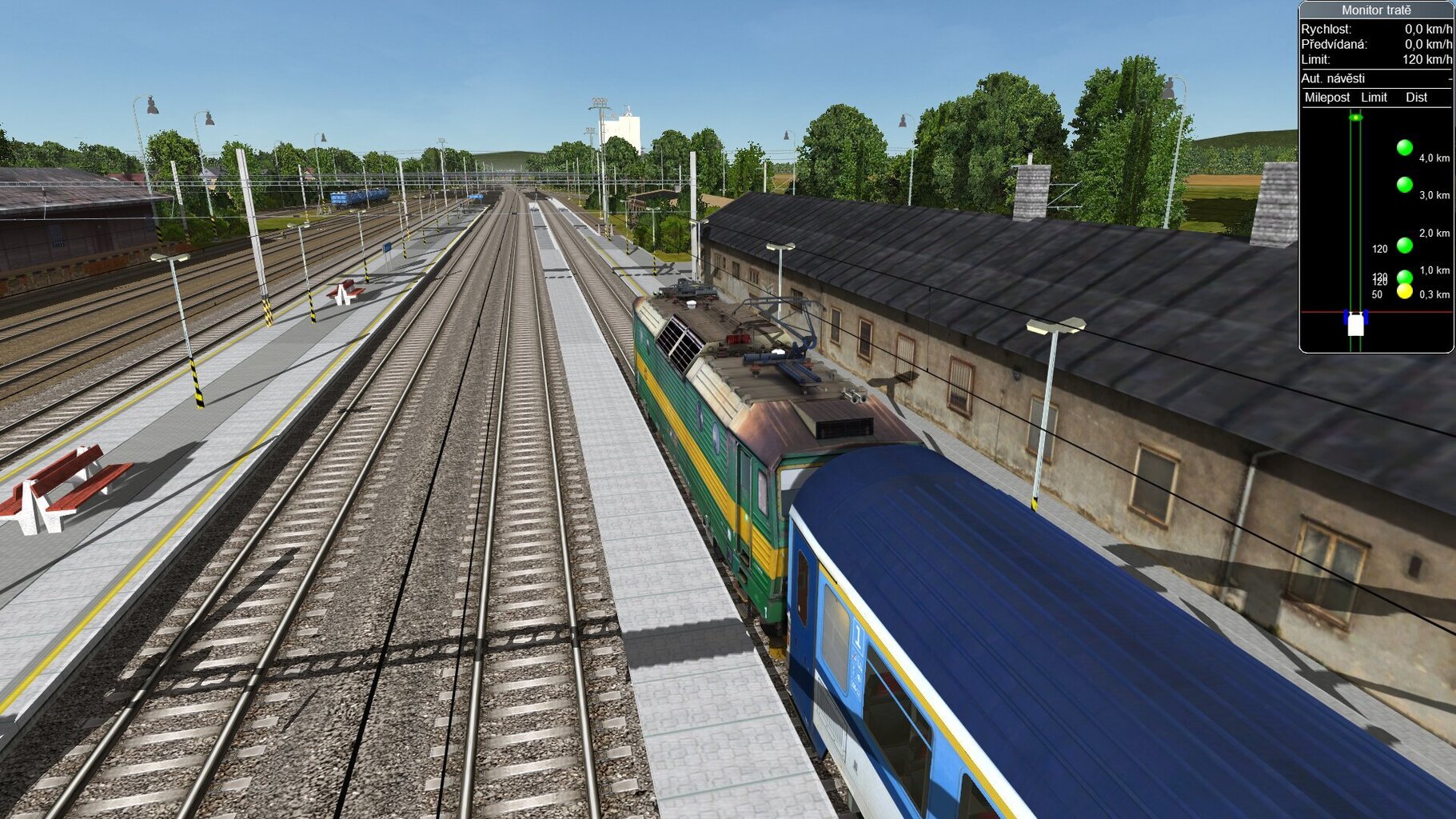Click the green 4,0 km signal icon
The image size is (1456, 819).
click(x=1404, y=146)
